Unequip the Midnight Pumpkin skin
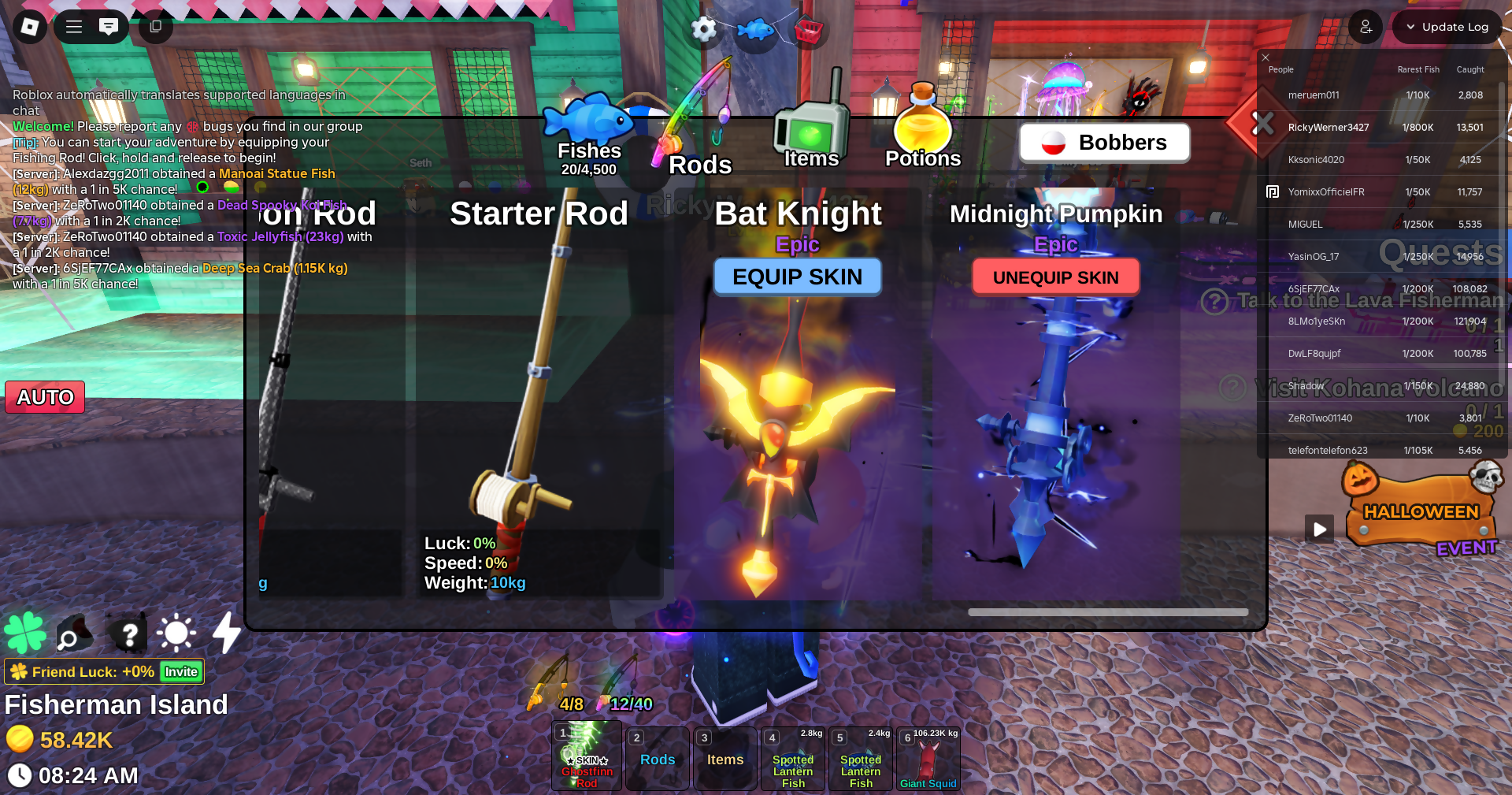Viewport: 1512px width, 795px height. pos(1055,277)
